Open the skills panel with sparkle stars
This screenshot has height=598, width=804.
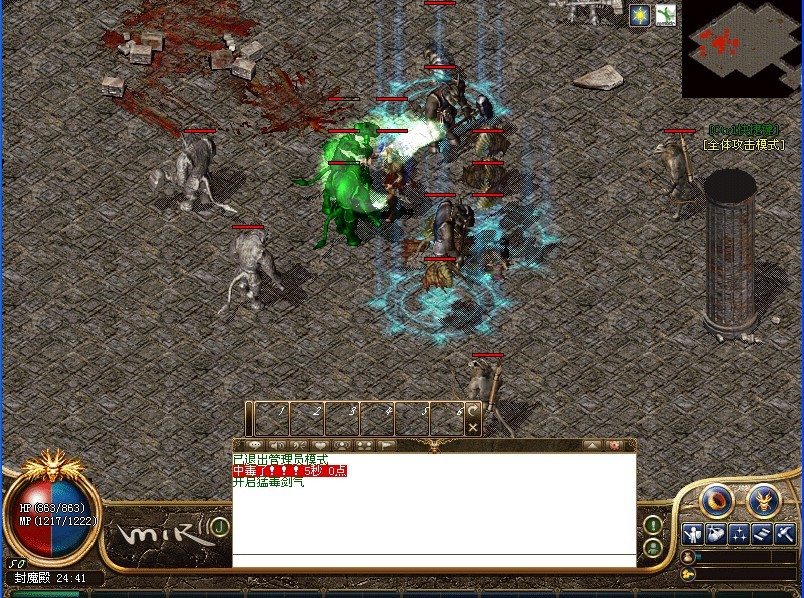[739, 534]
